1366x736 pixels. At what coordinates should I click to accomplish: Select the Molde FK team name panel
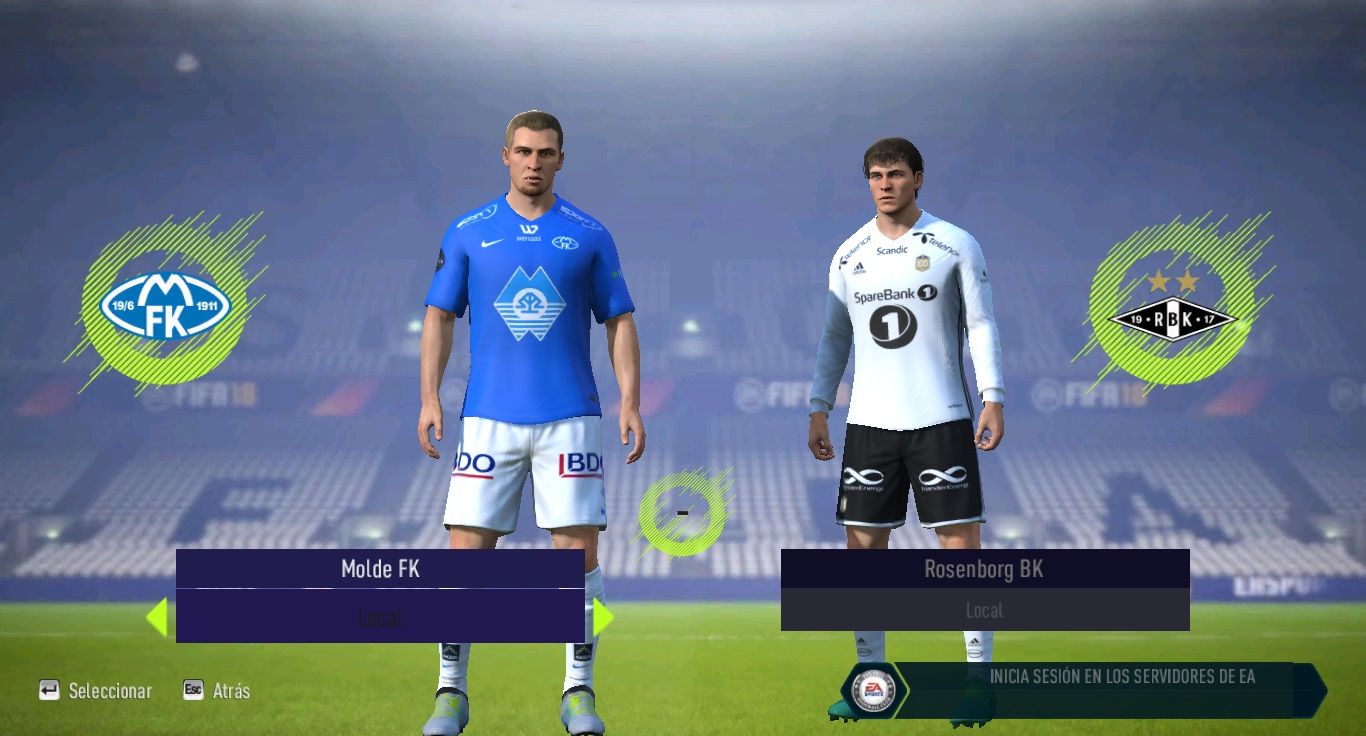click(380, 569)
